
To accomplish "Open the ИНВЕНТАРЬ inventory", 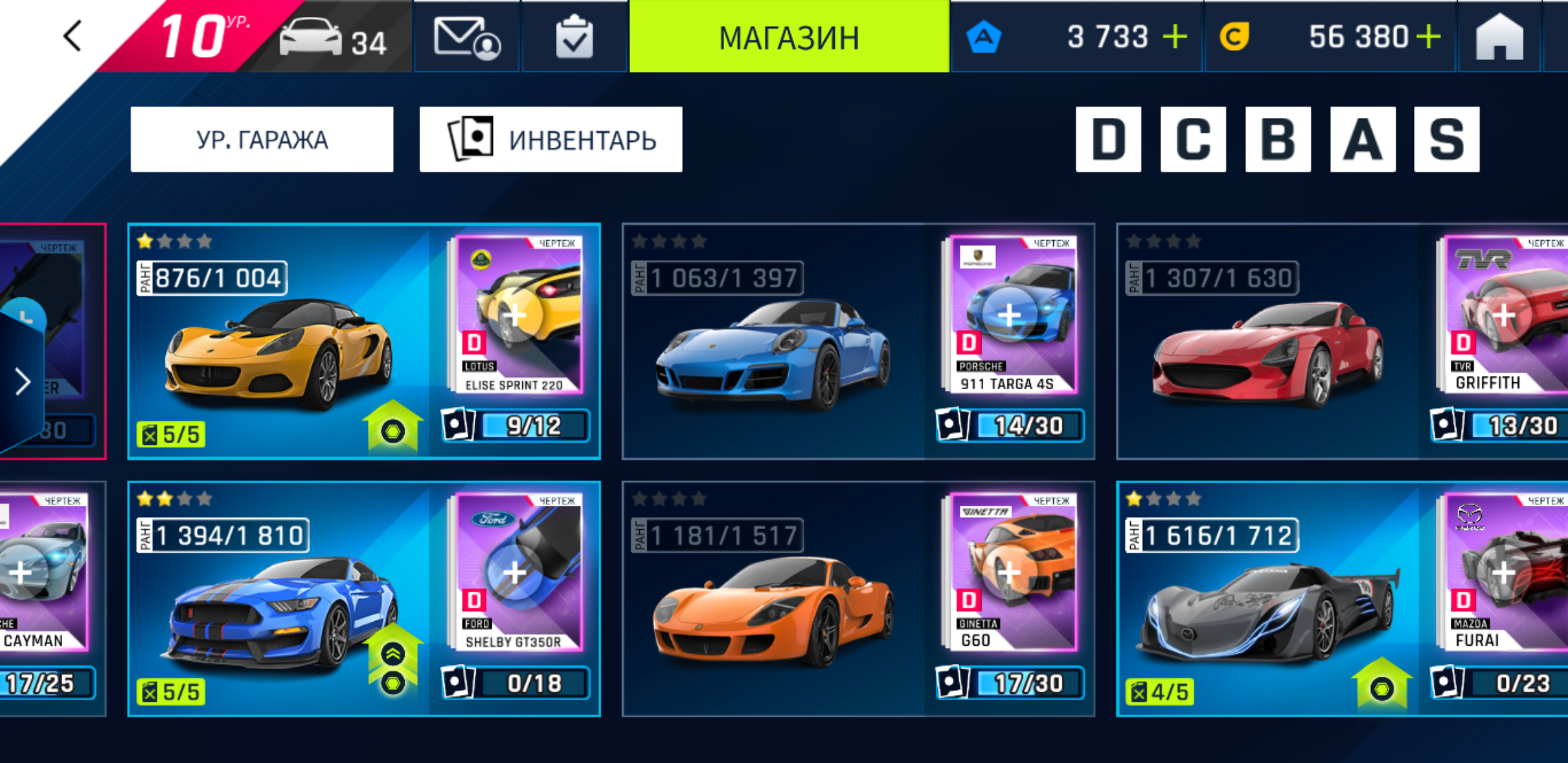I will (551, 139).
